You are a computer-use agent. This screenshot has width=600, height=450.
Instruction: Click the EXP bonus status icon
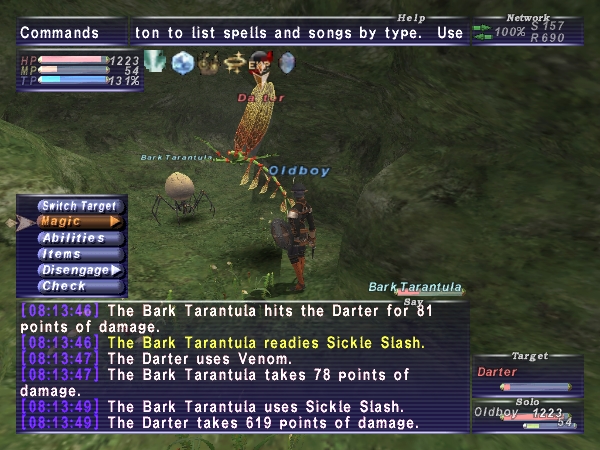pyautogui.click(x=260, y=62)
